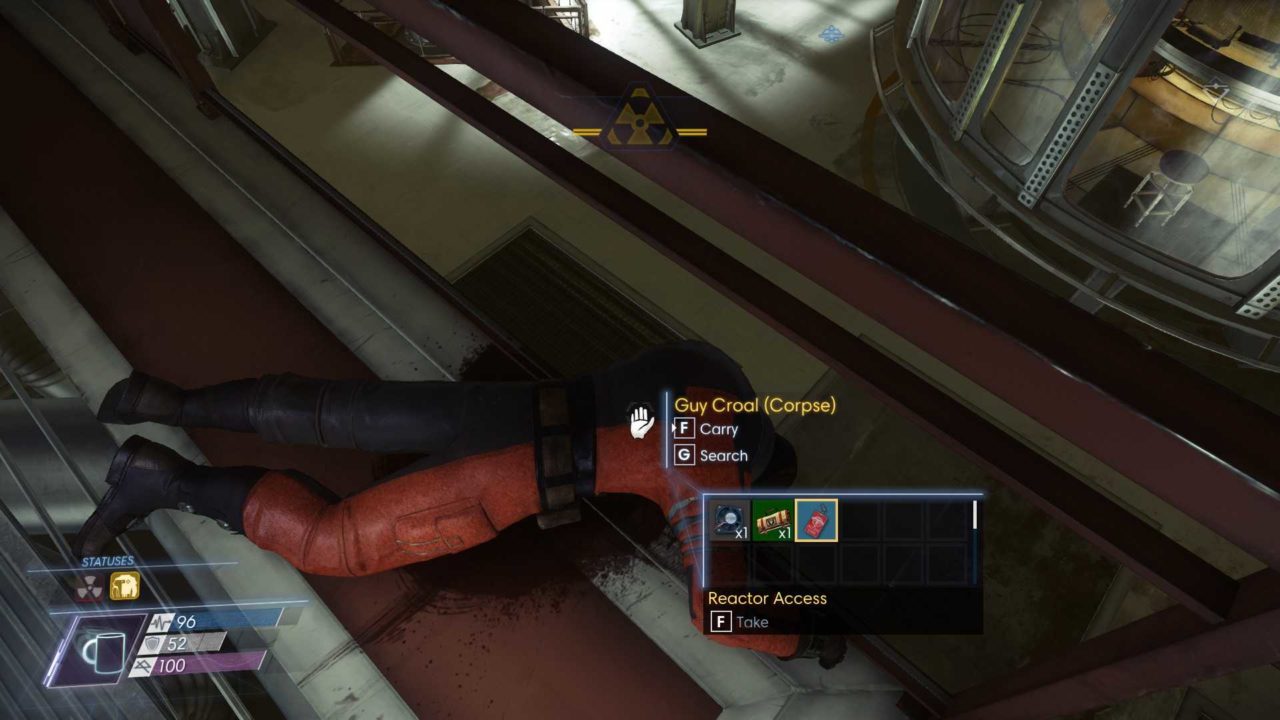Image resolution: width=1280 pixels, height=720 pixels.
Task: Click the radiation status icon
Action: [x=91, y=587]
